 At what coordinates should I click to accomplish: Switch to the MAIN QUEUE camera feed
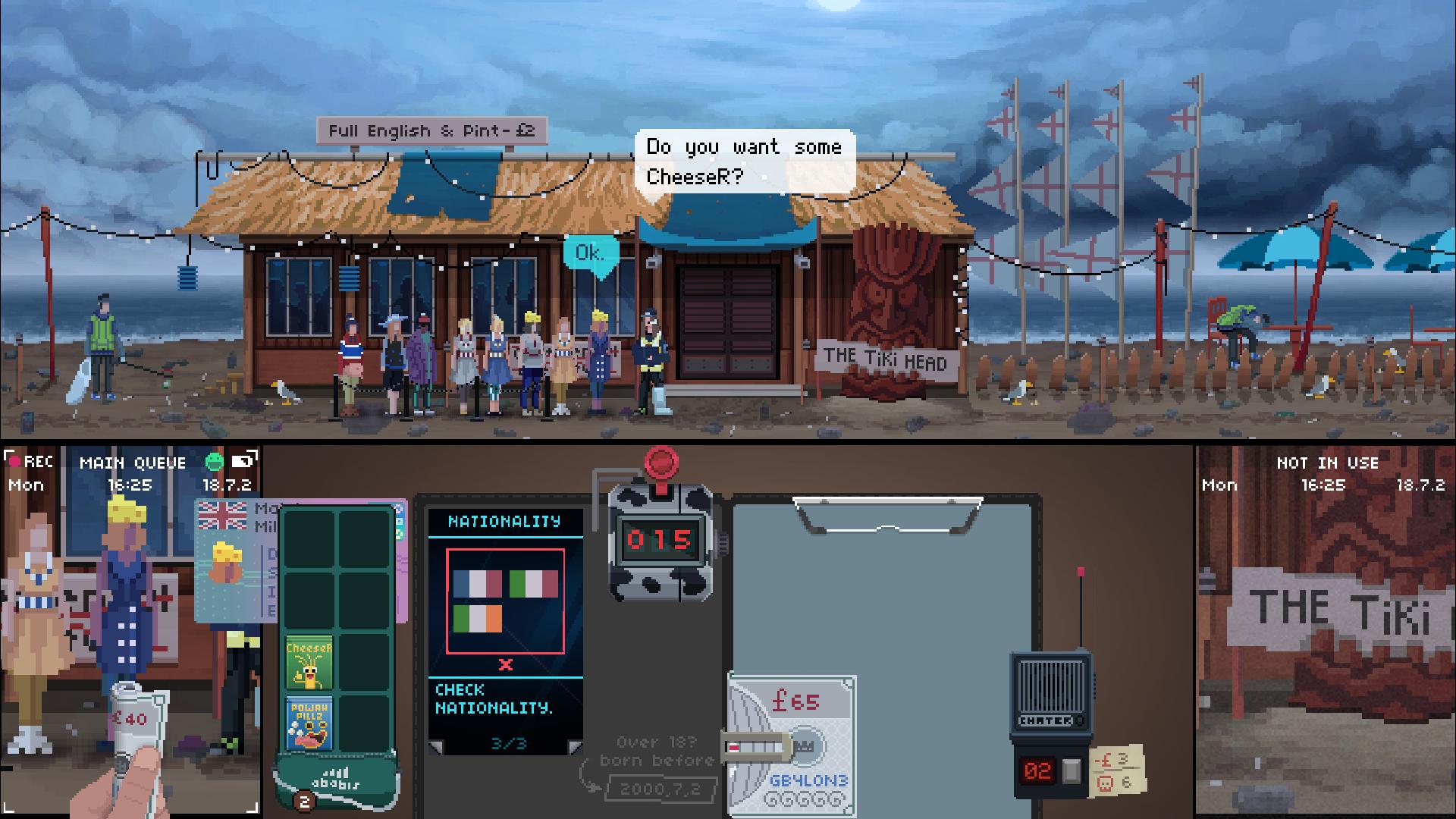[133, 463]
